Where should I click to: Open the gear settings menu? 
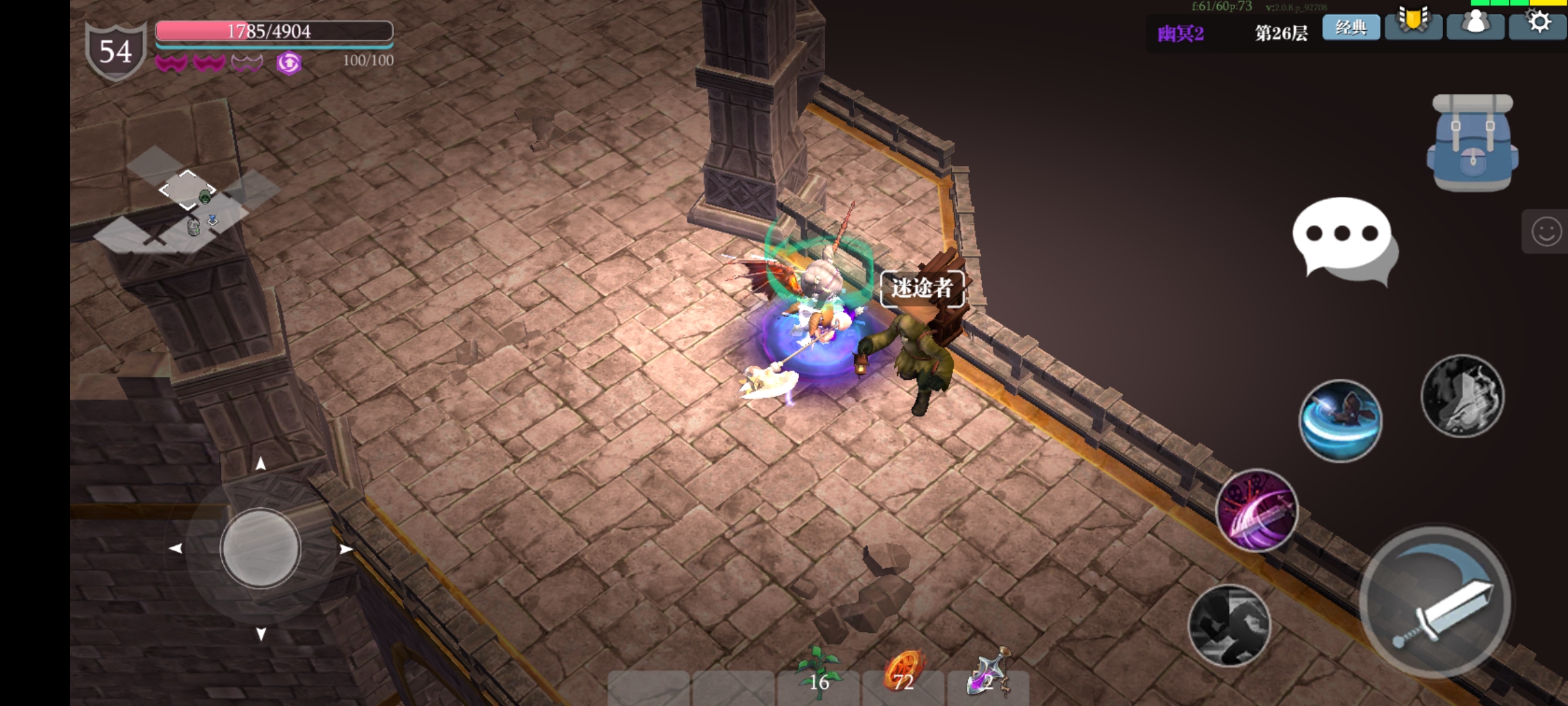click(1539, 24)
